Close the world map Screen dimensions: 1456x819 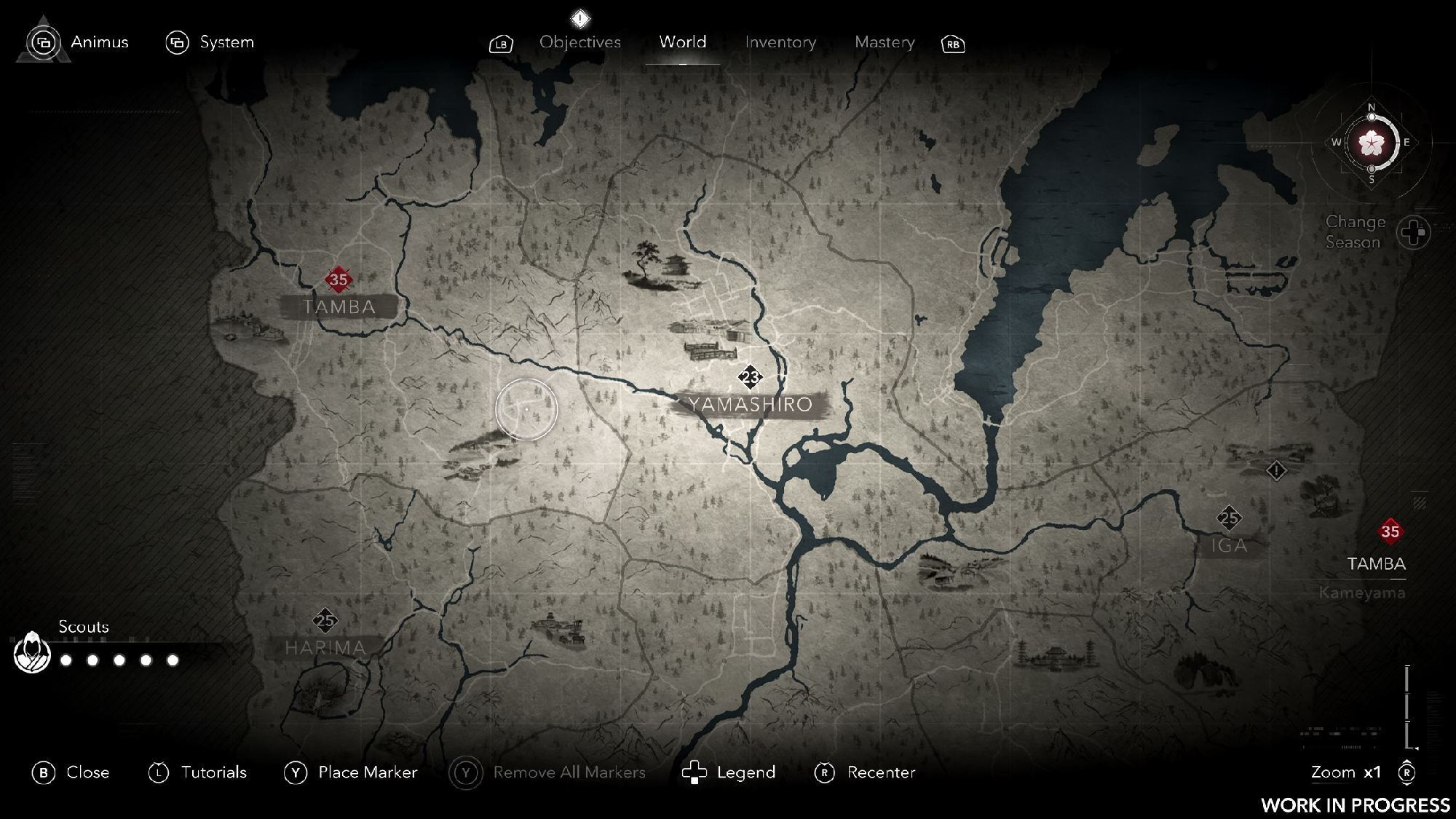(71, 772)
